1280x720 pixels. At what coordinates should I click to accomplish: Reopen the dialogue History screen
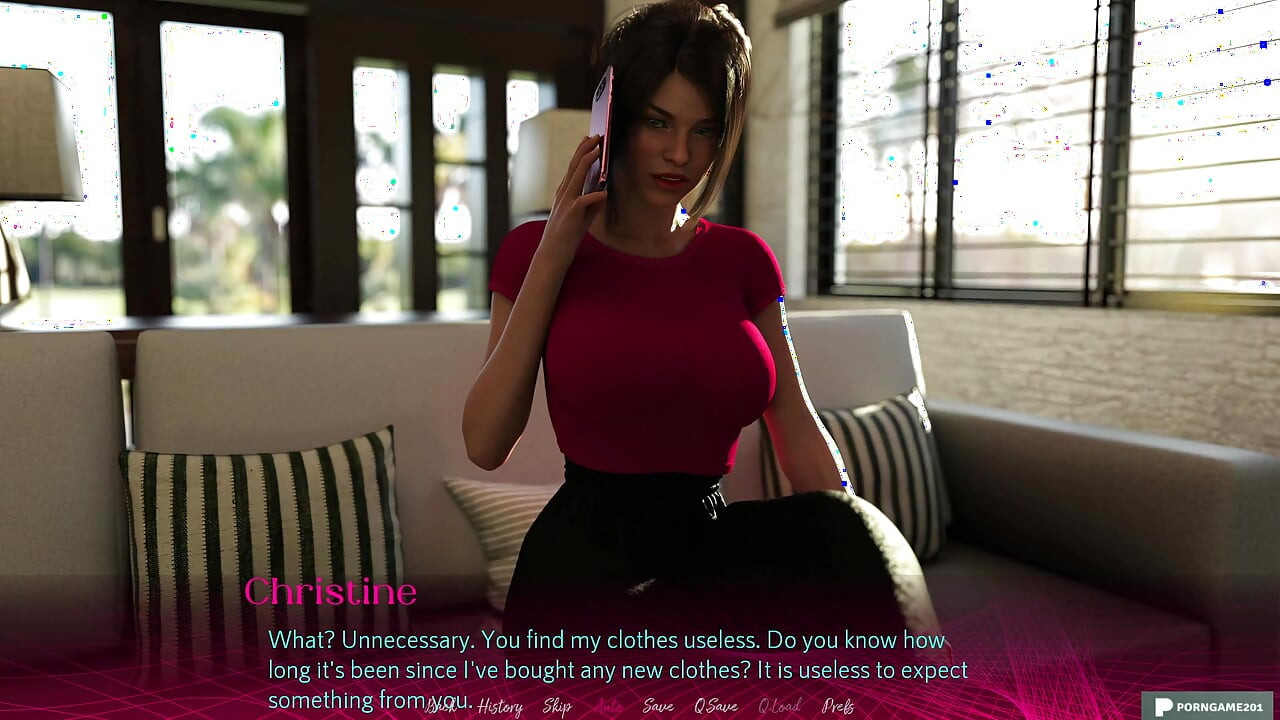(x=500, y=706)
